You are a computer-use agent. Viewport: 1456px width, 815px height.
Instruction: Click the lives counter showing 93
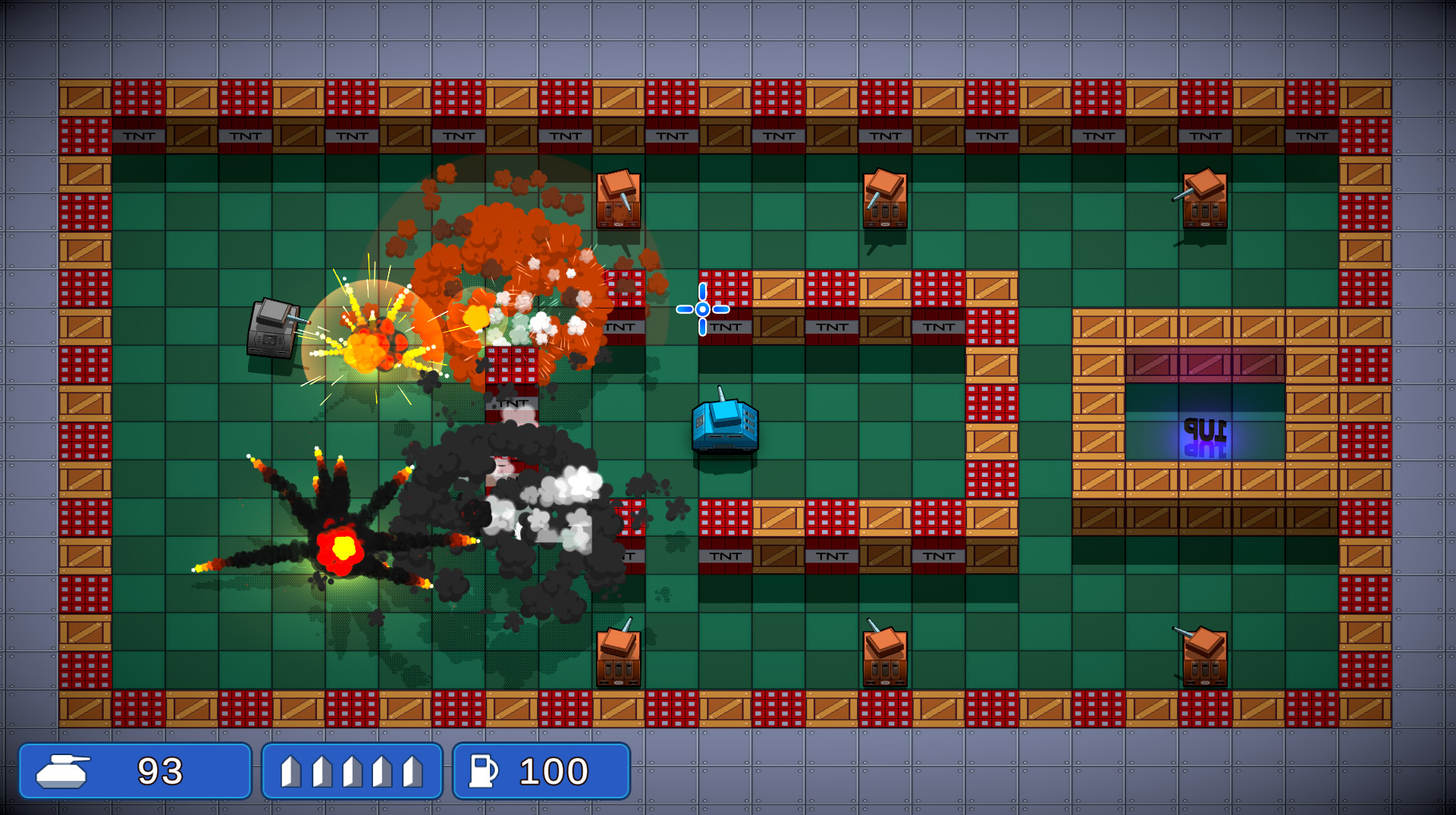click(x=161, y=771)
